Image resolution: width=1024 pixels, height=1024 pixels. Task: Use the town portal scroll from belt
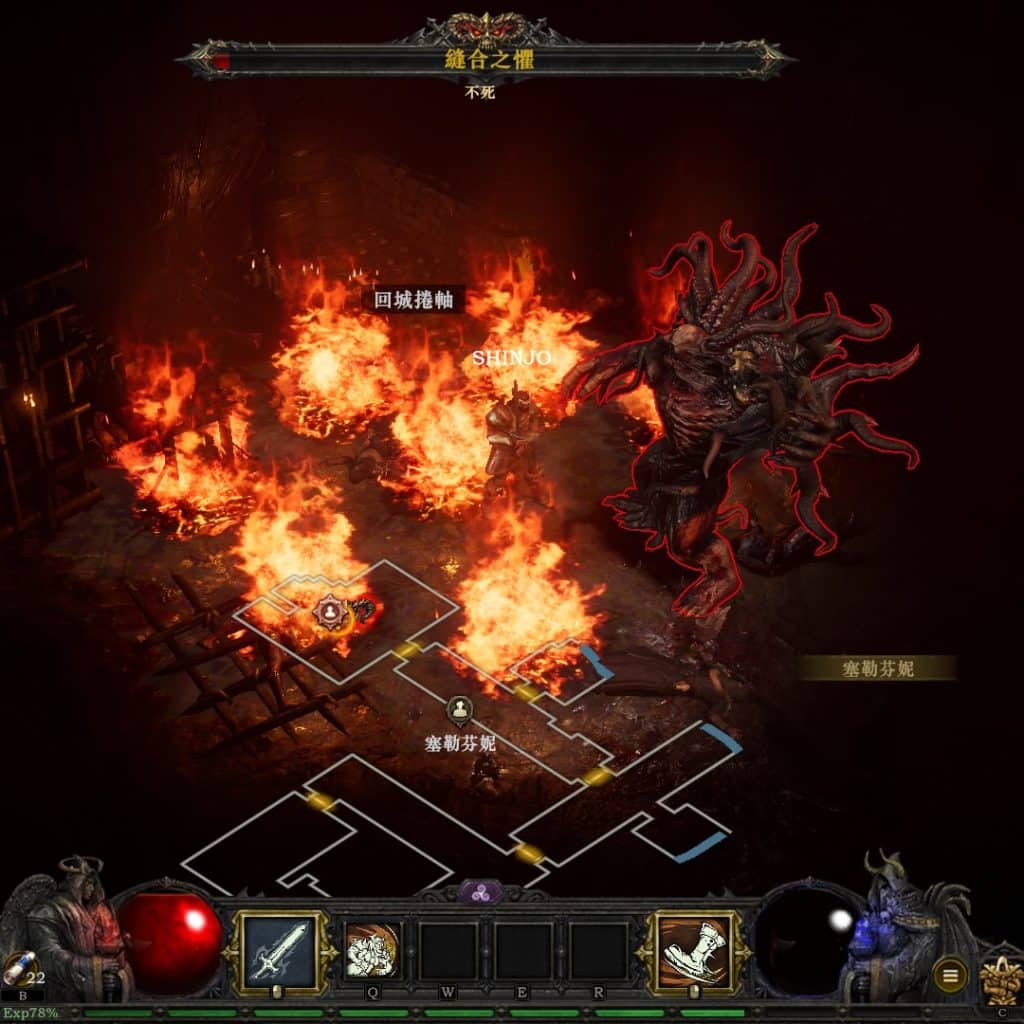tap(16, 968)
